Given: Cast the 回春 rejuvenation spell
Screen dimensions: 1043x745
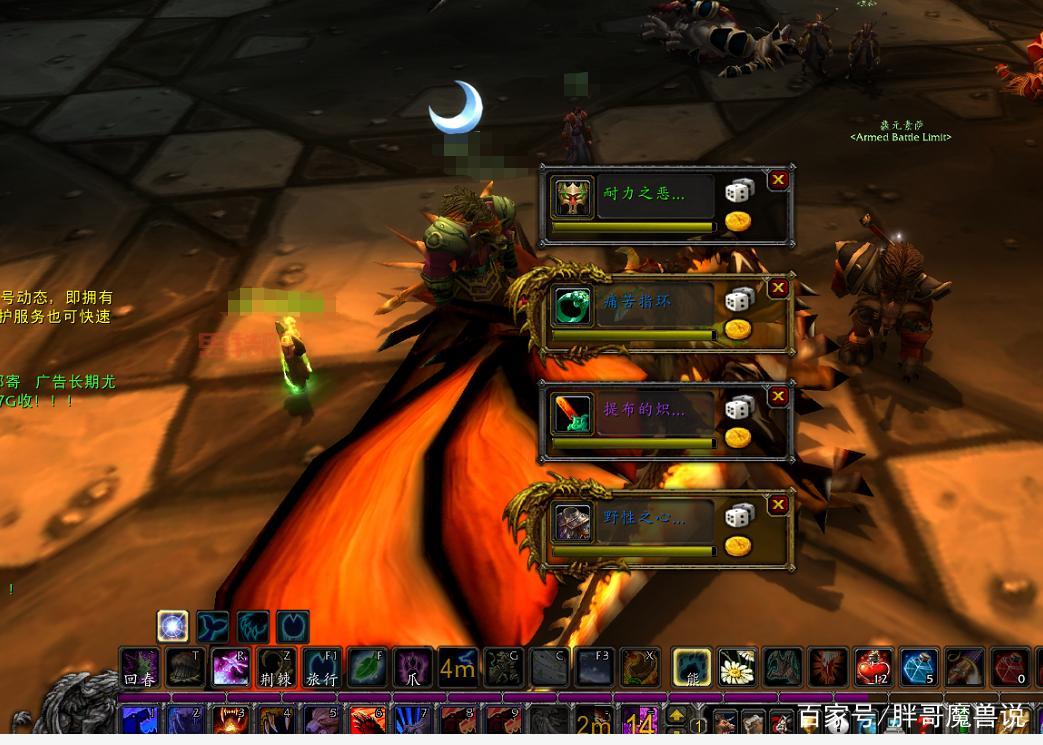Looking at the screenshot, I should tap(140, 667).
